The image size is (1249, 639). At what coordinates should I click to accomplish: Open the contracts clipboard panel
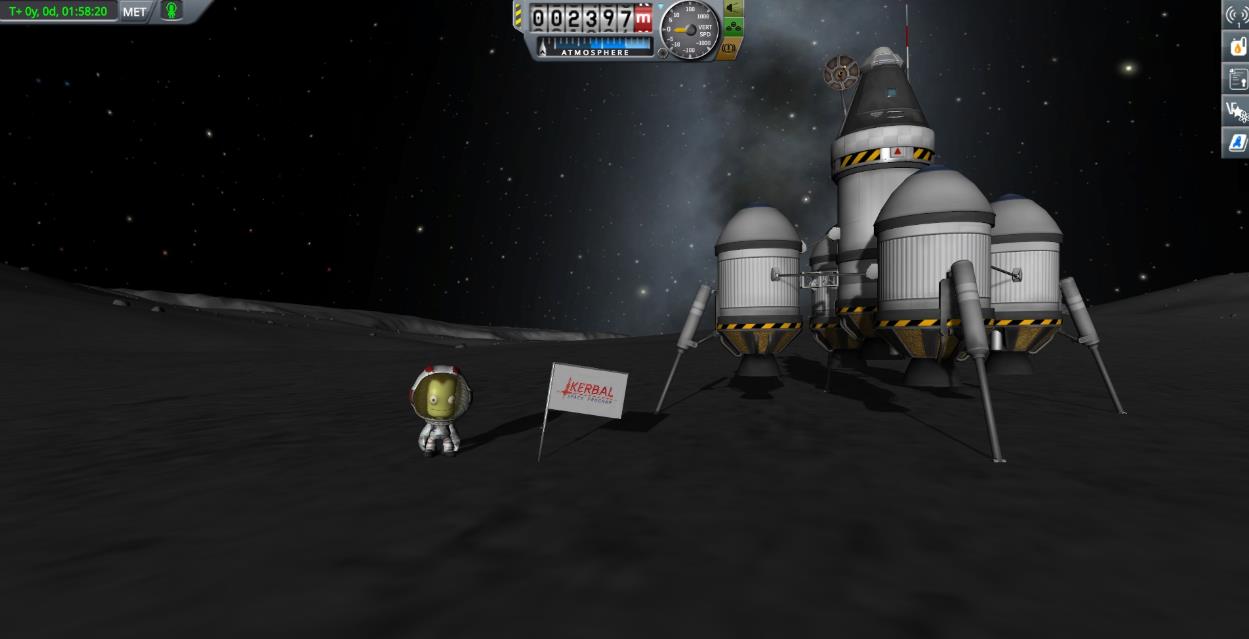1237,79
